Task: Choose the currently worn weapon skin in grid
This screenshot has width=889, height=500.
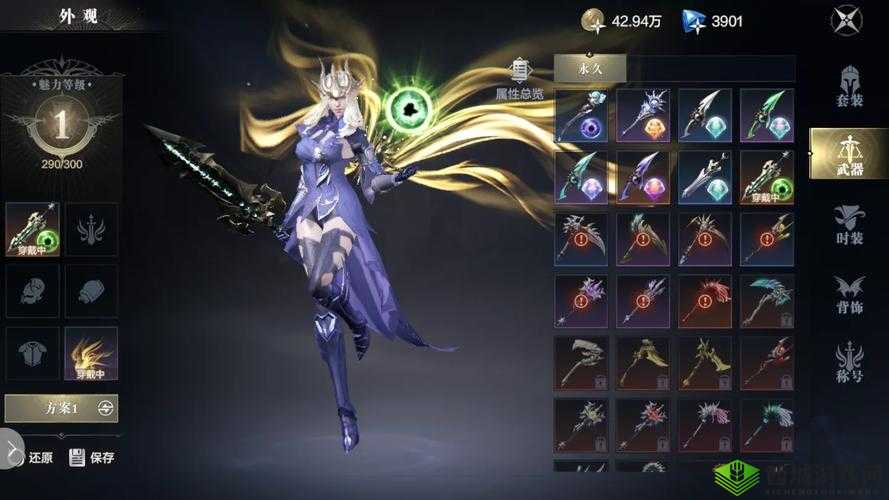Action: (x=767, y=177)
